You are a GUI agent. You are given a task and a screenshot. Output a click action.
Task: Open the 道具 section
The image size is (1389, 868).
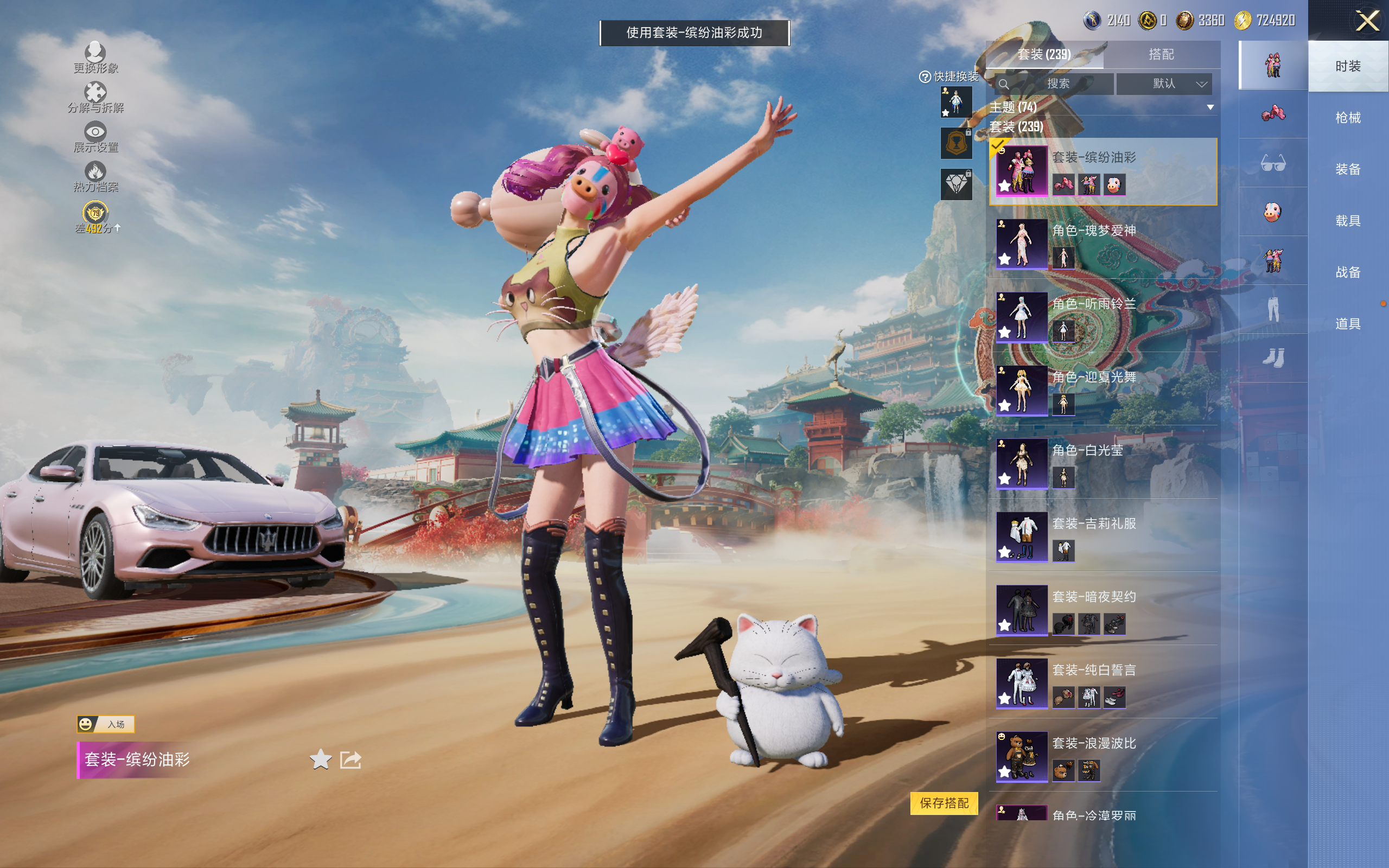(1348, 324)
